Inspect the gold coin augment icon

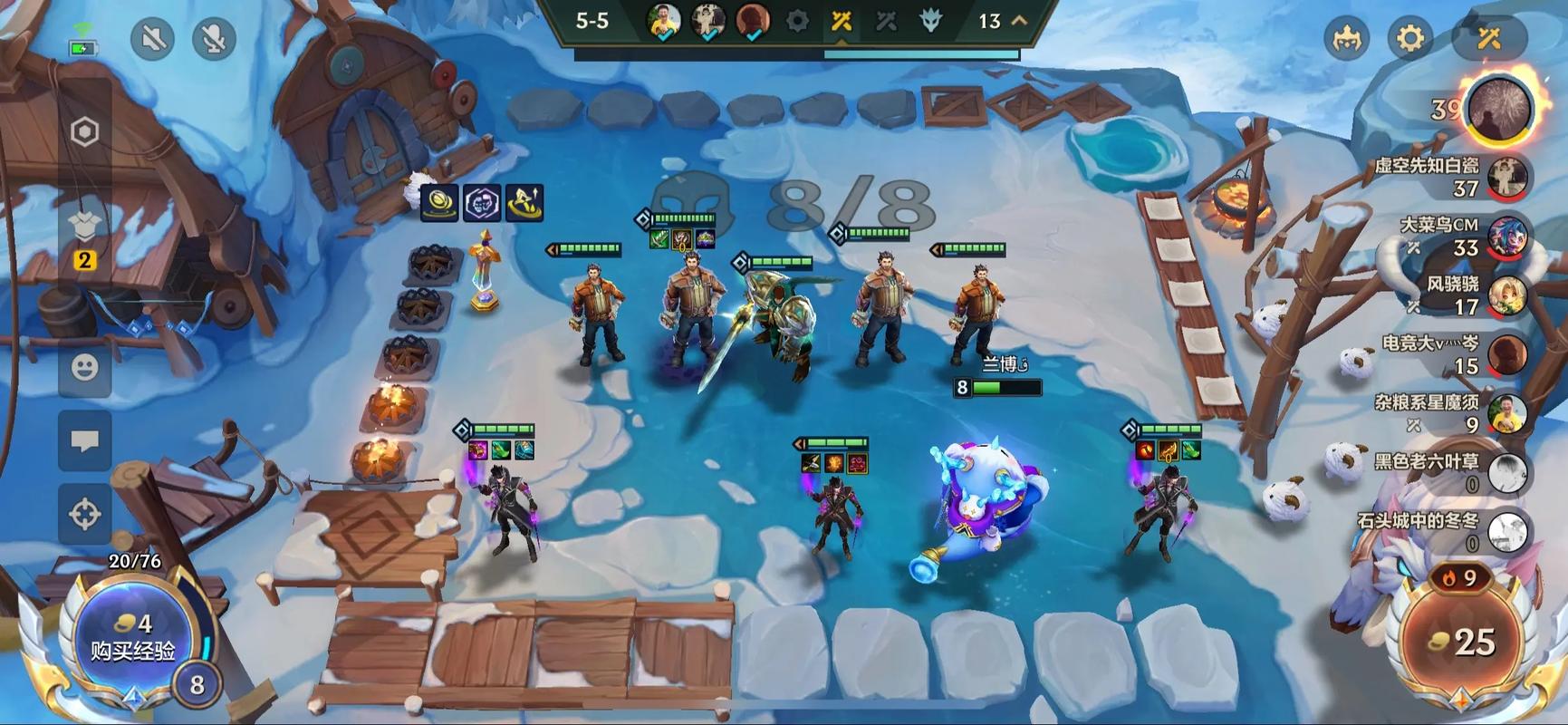click(439, 202)
